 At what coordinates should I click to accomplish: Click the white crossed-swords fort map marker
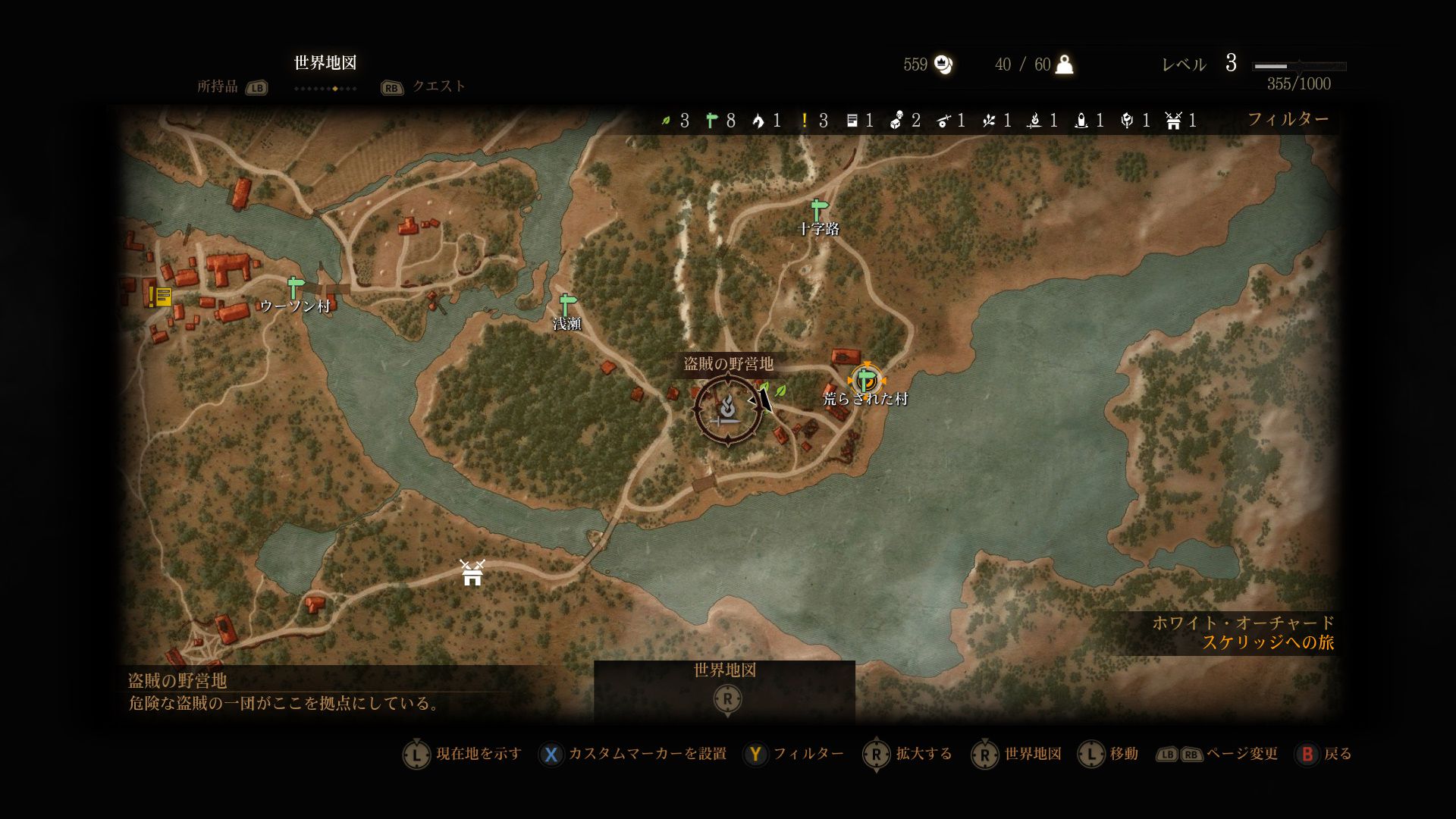472,573
